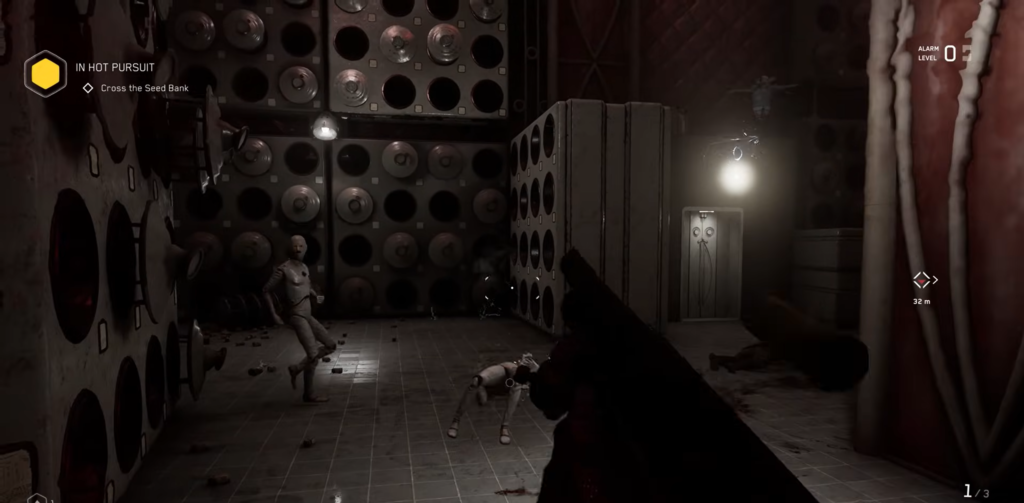Select the 32 m waypoint marker
Screen dimensions: 1024x503
(922, 280)
